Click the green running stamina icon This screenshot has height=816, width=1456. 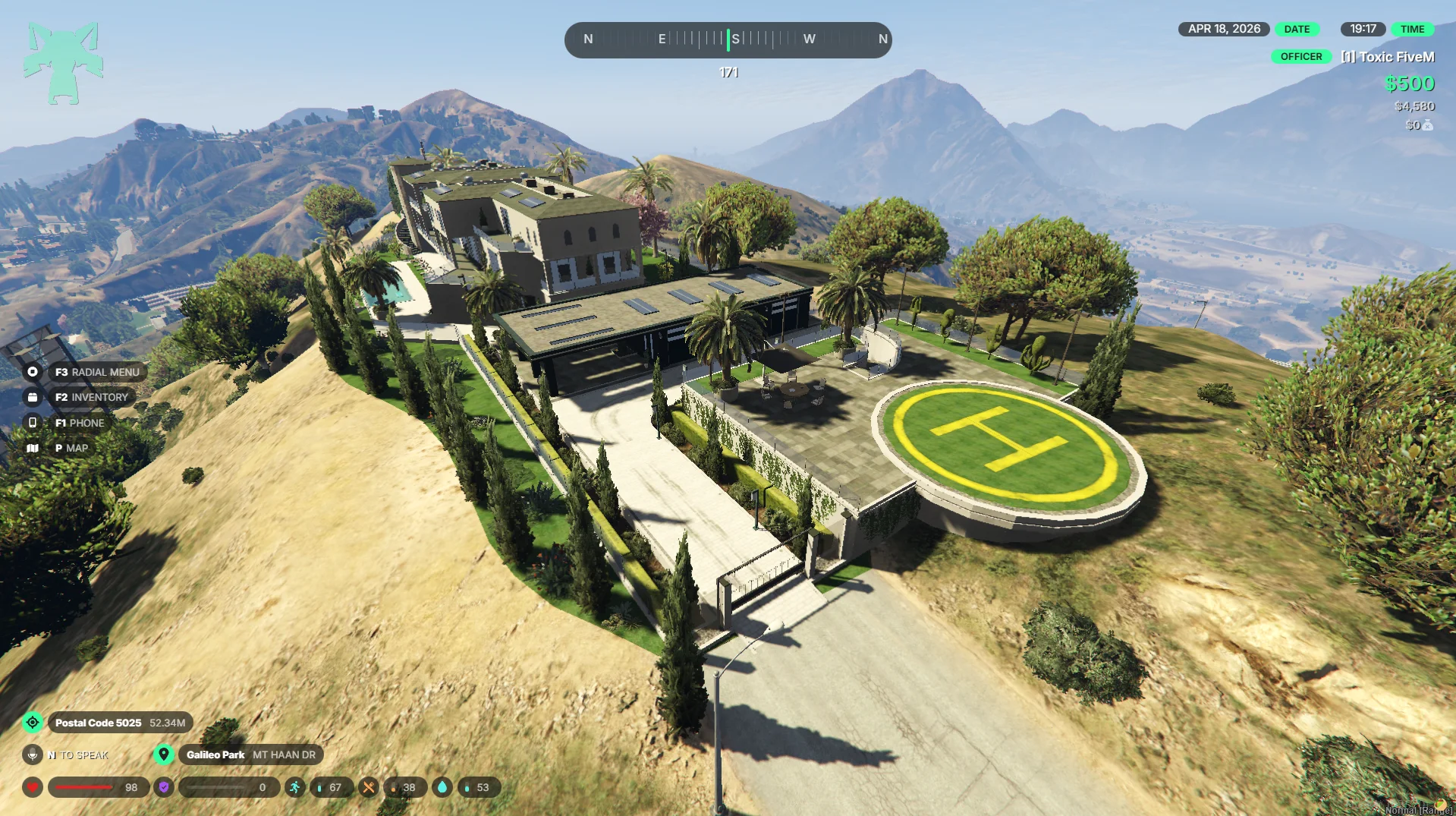[294, 787]
